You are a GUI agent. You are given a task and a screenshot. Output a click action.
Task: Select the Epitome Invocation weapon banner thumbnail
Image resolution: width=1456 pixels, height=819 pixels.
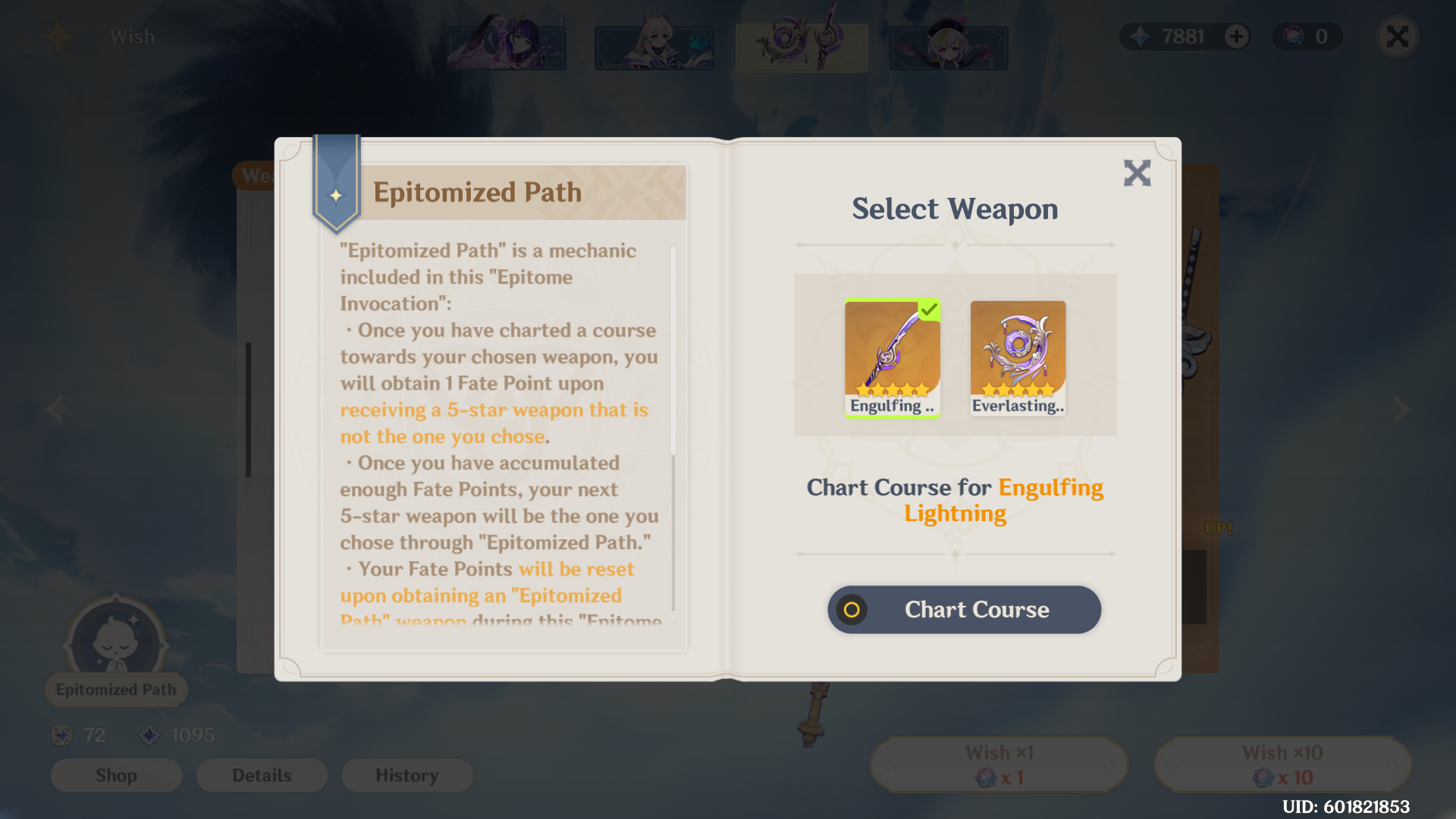point(801,46)
